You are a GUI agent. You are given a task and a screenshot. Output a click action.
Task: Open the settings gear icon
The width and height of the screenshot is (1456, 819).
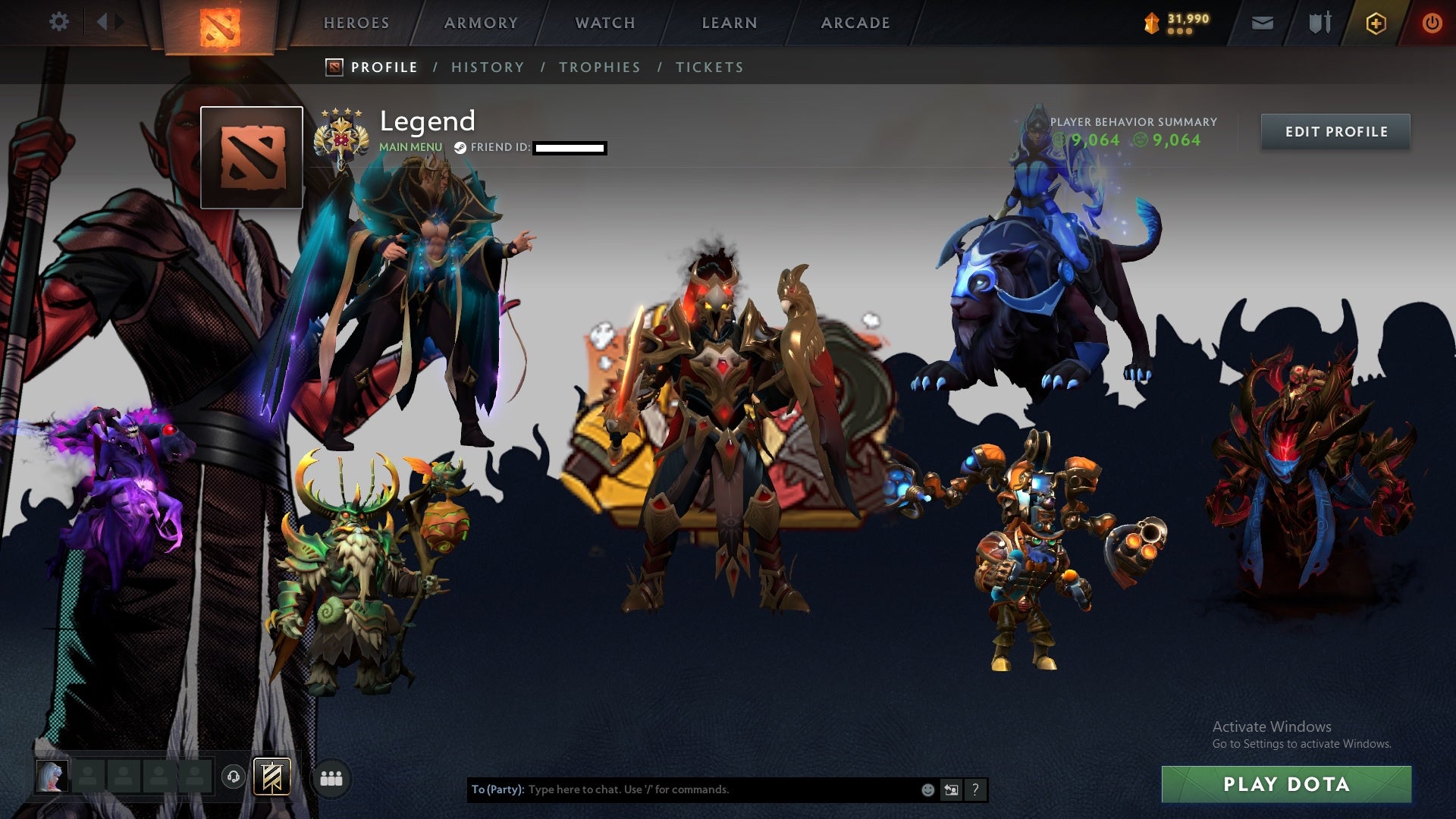pyautogui.click(x=60, y=22)
